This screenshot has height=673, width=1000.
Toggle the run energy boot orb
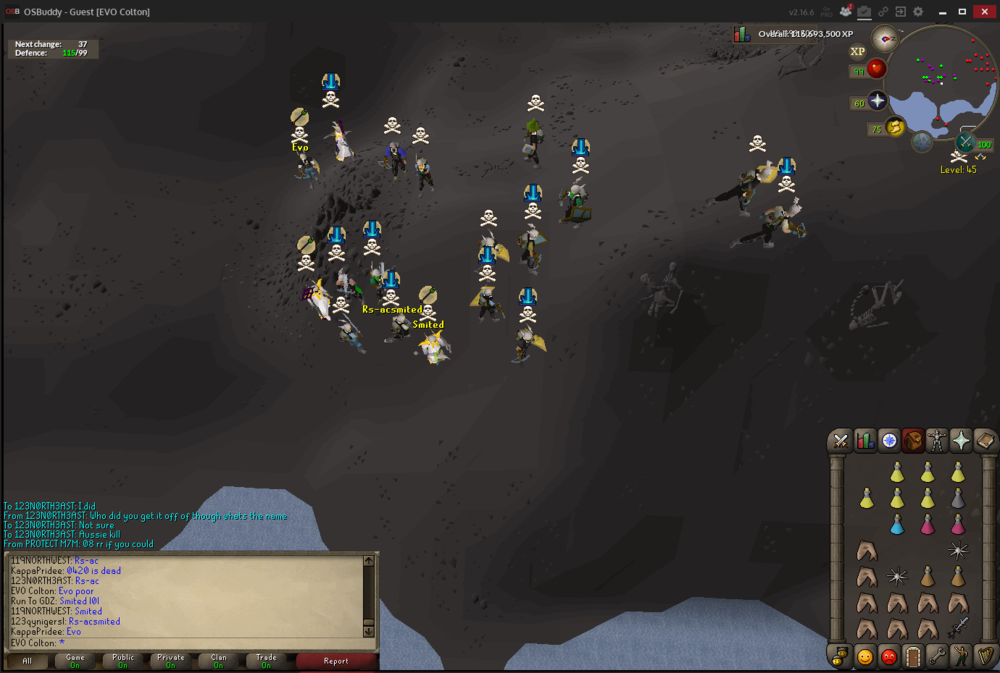click(x=895, y=127)
